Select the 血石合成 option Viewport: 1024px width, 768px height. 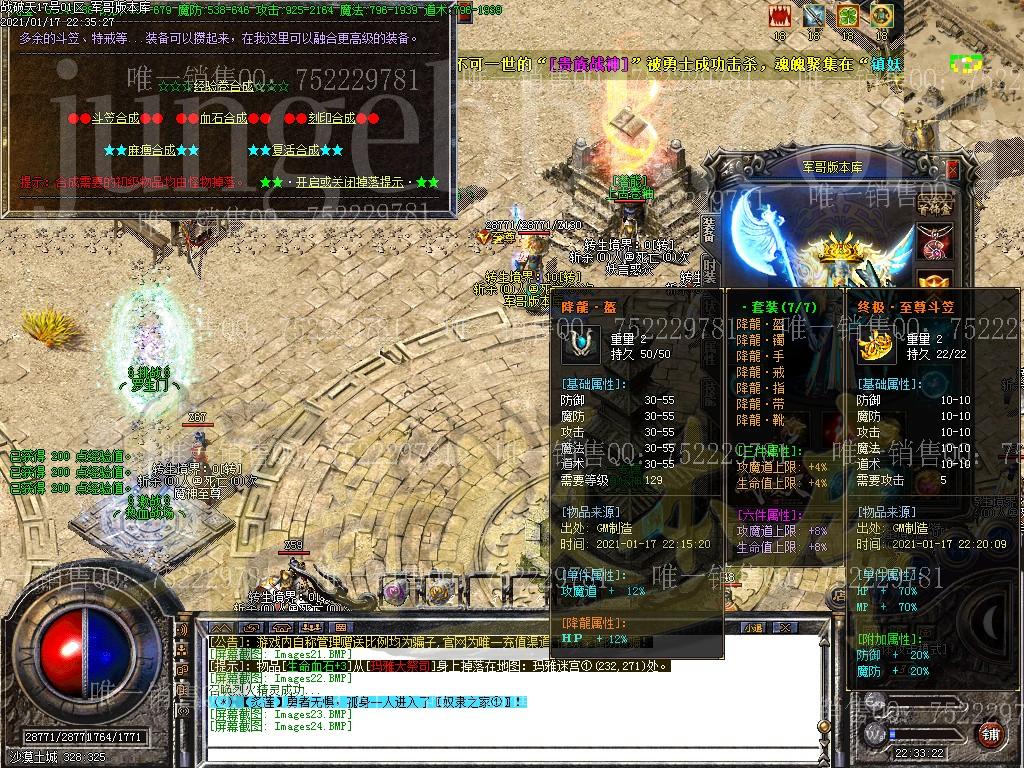click(223, 118)
